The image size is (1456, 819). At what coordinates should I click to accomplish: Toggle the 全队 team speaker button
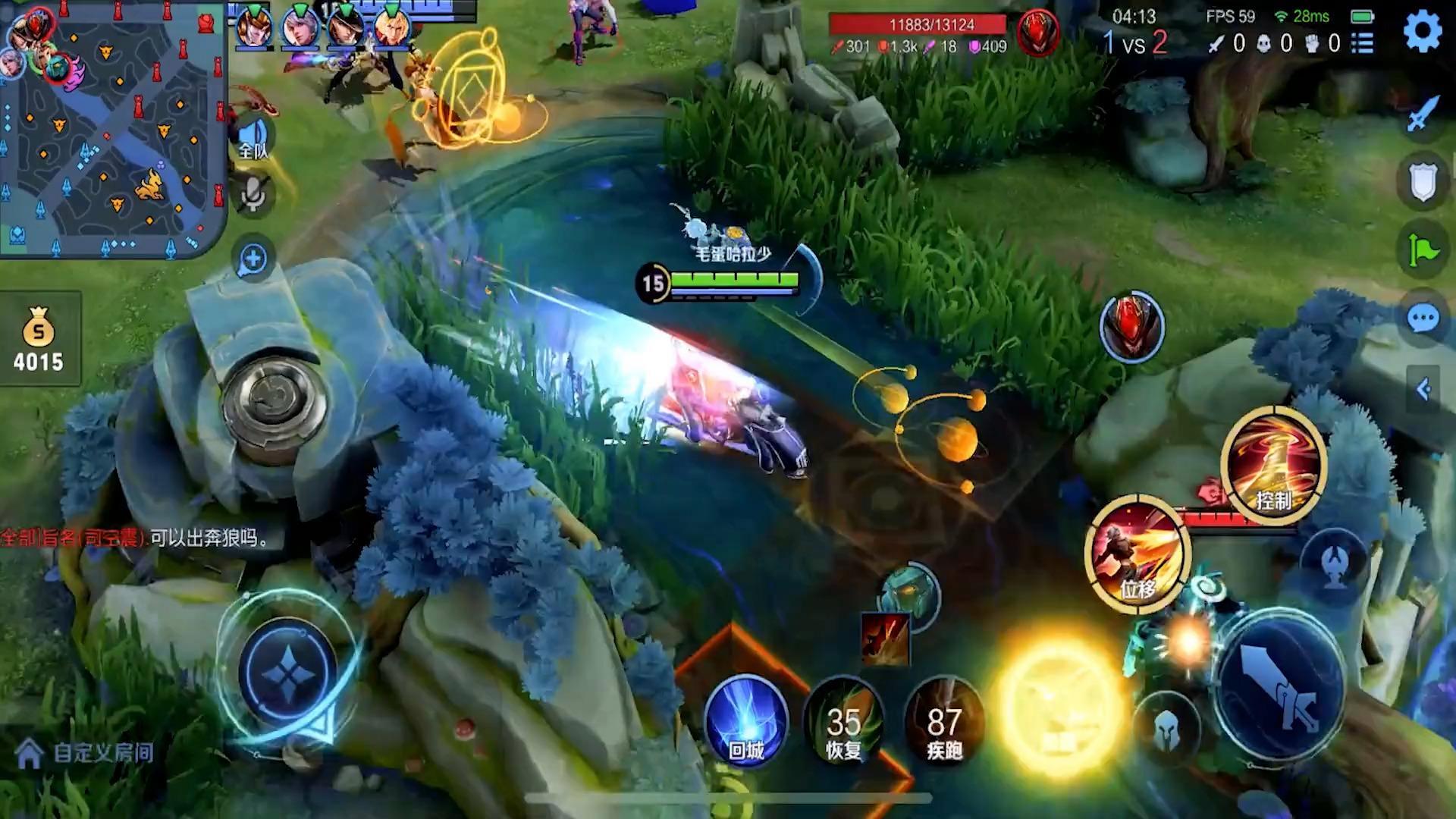[x=254, y=139]
